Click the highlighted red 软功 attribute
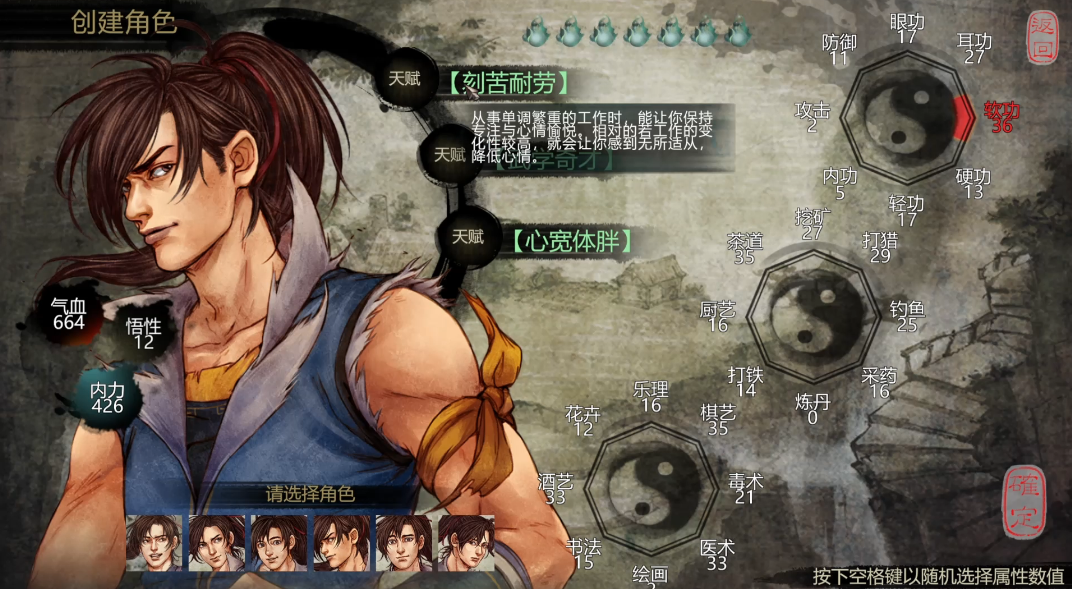 (x=1001, y=117)
